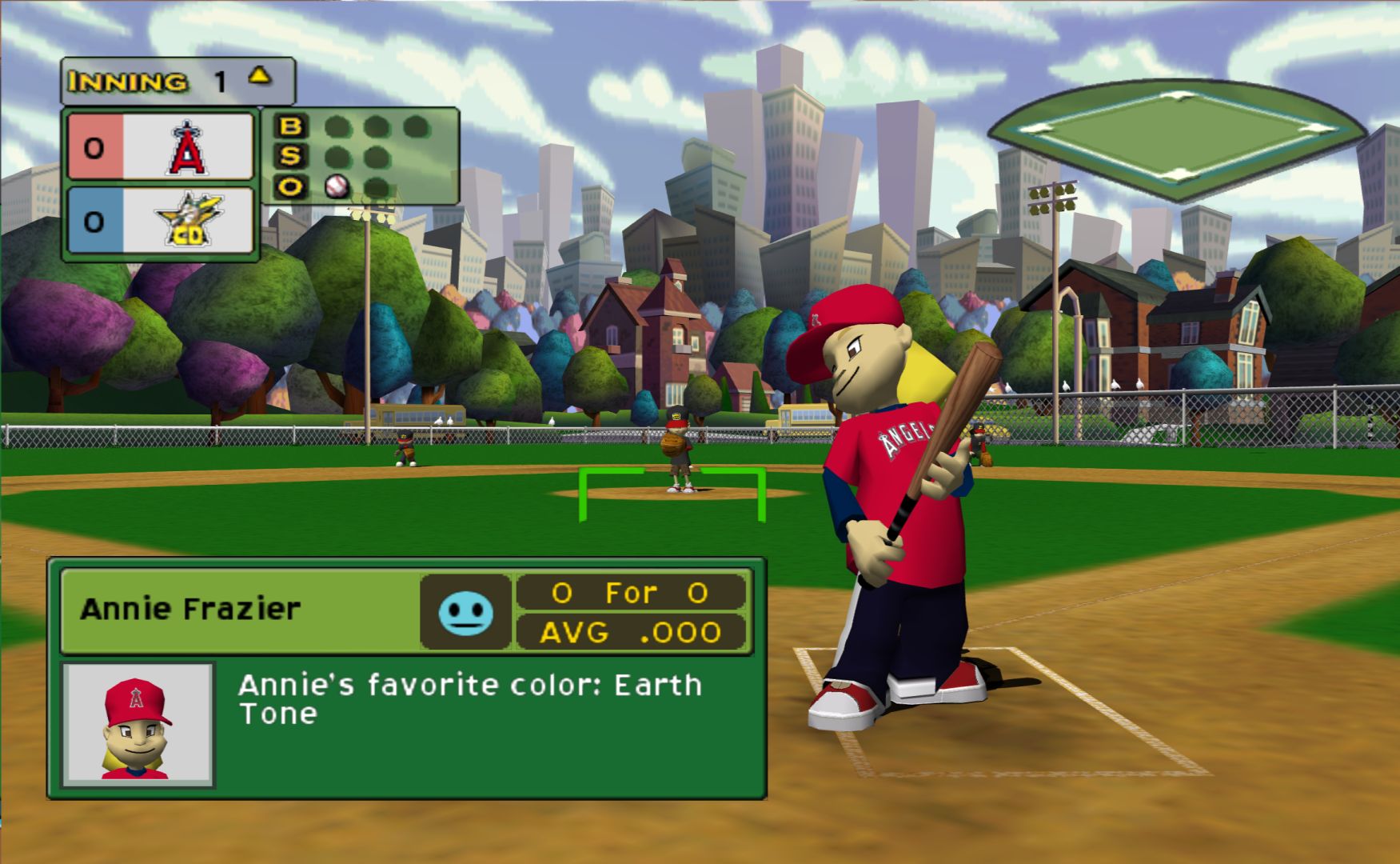Click the baseball diamond minimap
This screenshot has width=1400, height=864.
pos(1176,138)
